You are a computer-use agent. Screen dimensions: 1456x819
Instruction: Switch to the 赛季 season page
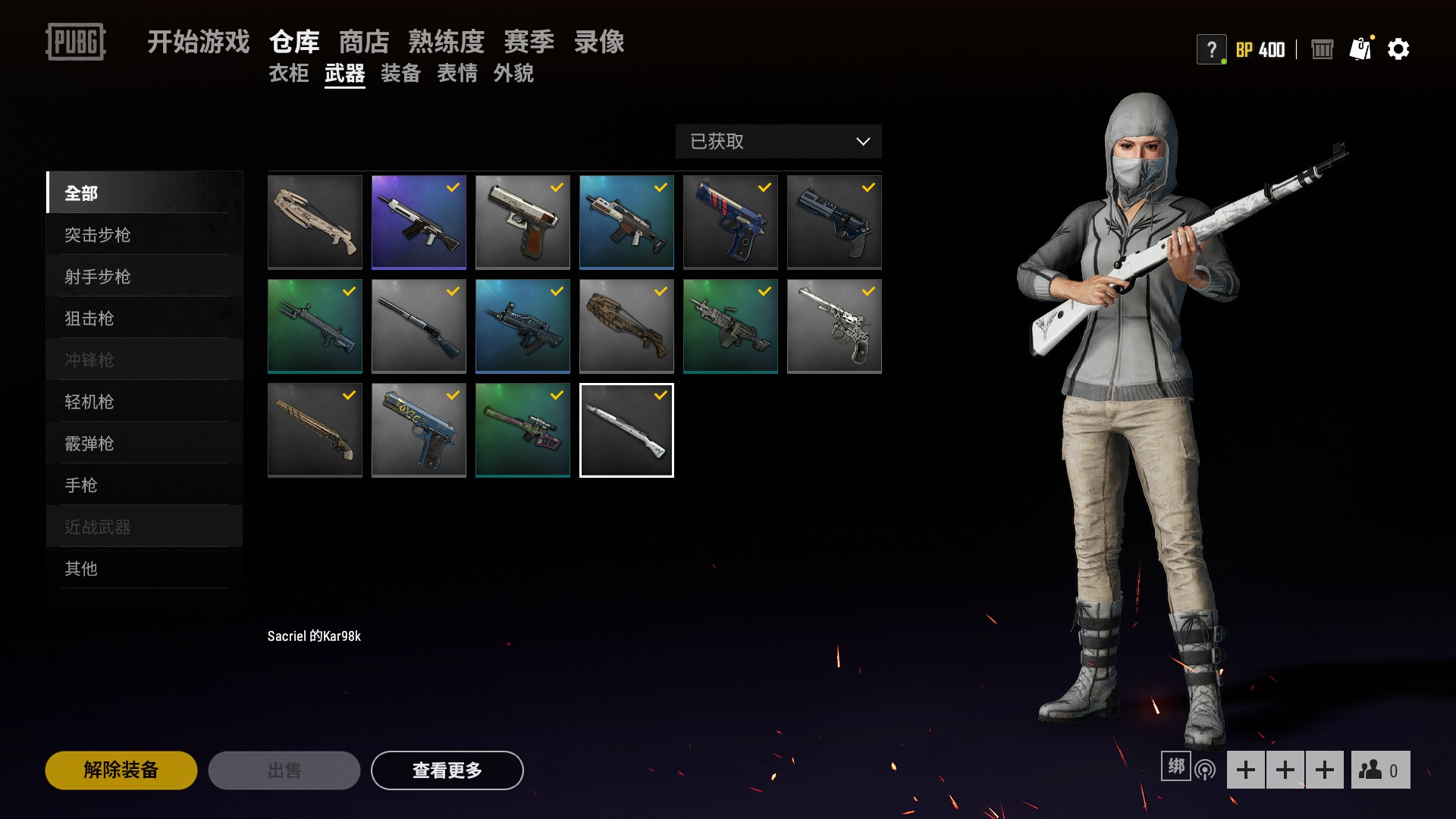click(x=529, y=42)
